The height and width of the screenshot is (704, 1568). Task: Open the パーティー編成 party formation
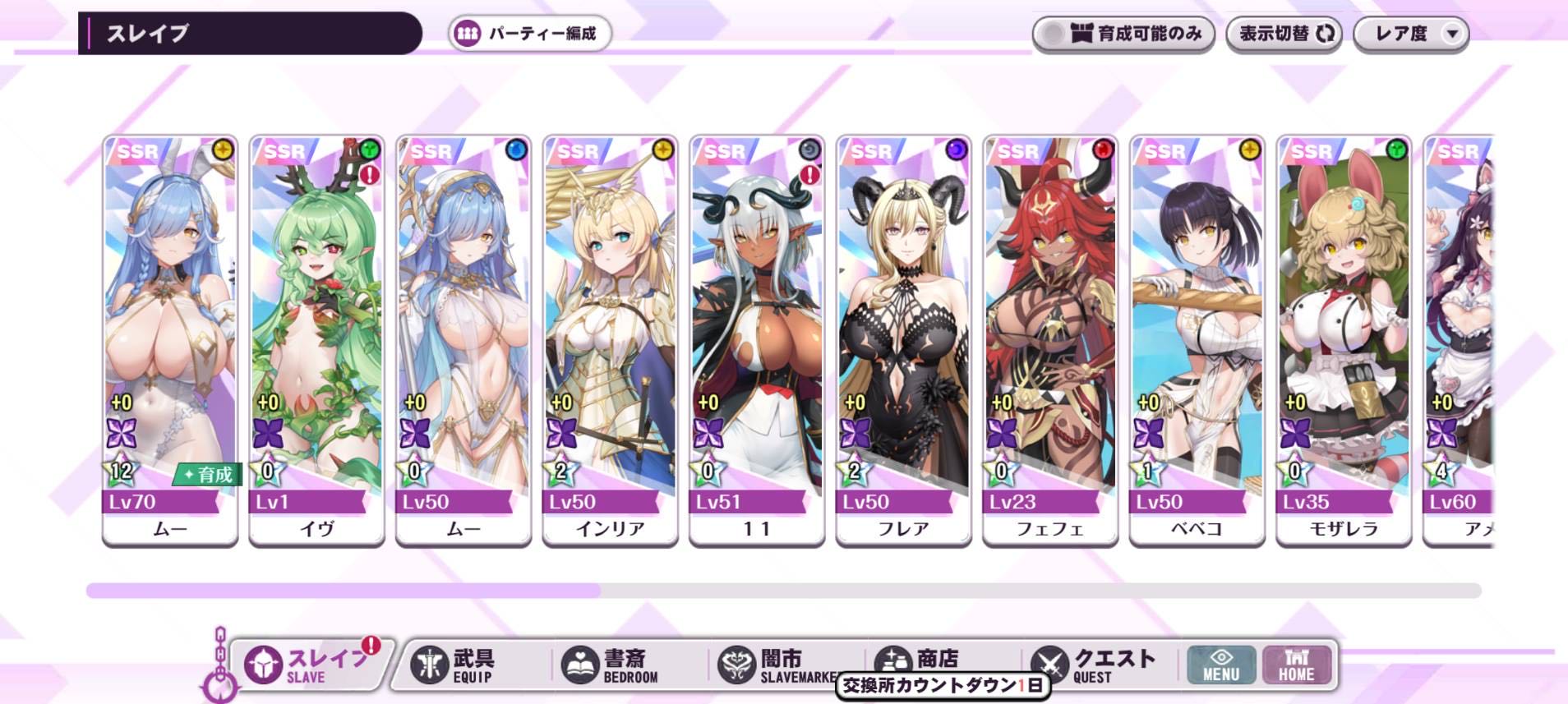[x=530, y=34]
